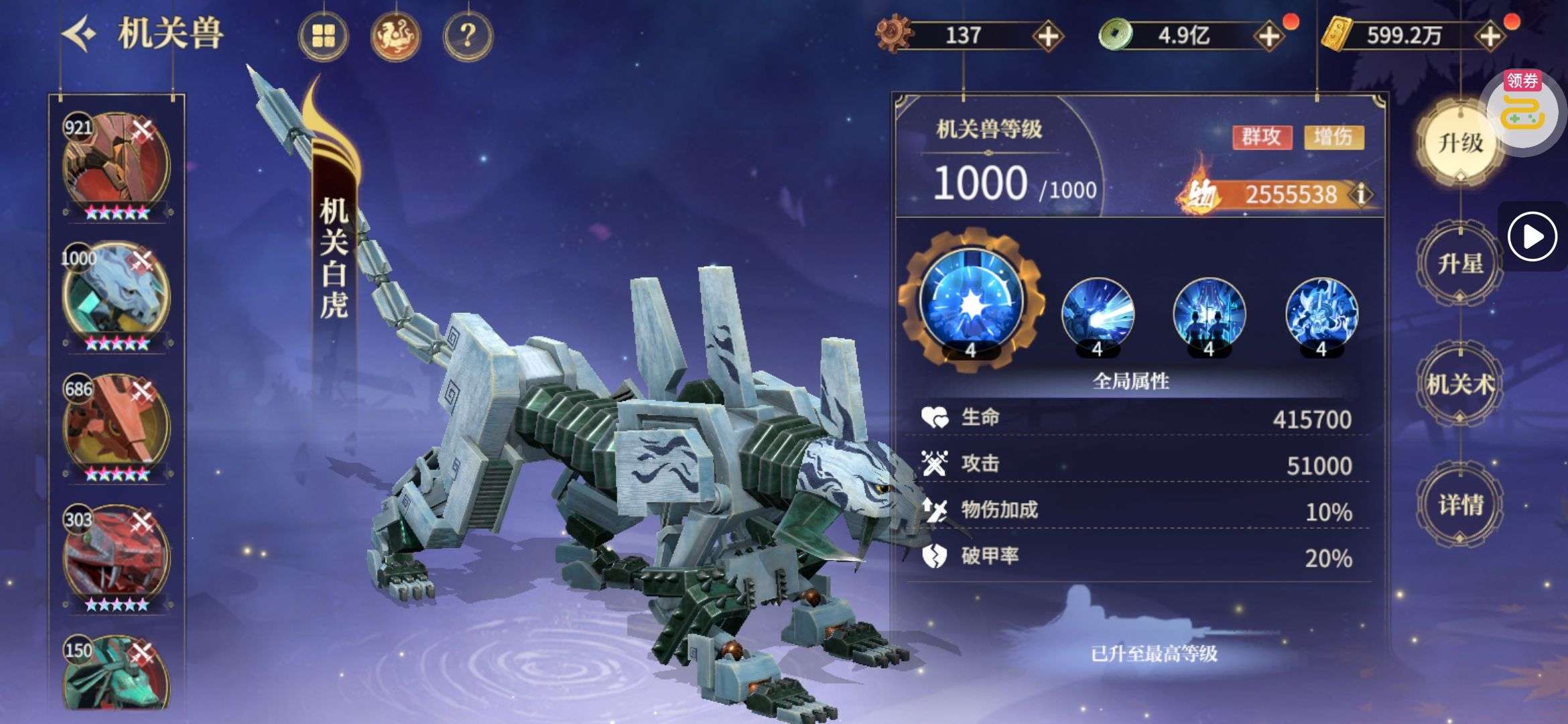Image resolution: width=1568 pixels, height=724 pixels.
Task: Choose the level 303 red snake portrait
Action: (117, 556)
